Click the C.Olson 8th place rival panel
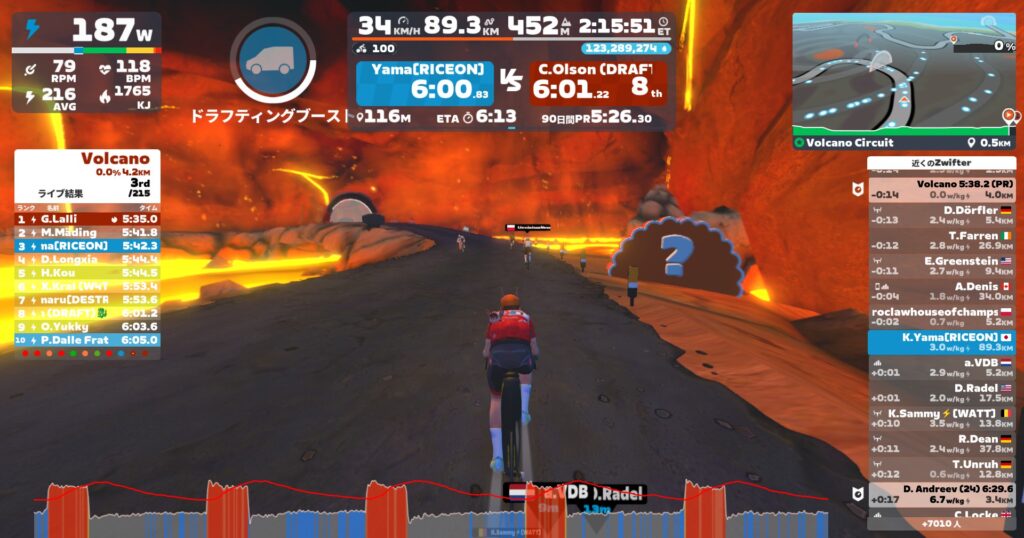Image resolution: width=1024 pixels, height=538 pixels. pos(598,83)
